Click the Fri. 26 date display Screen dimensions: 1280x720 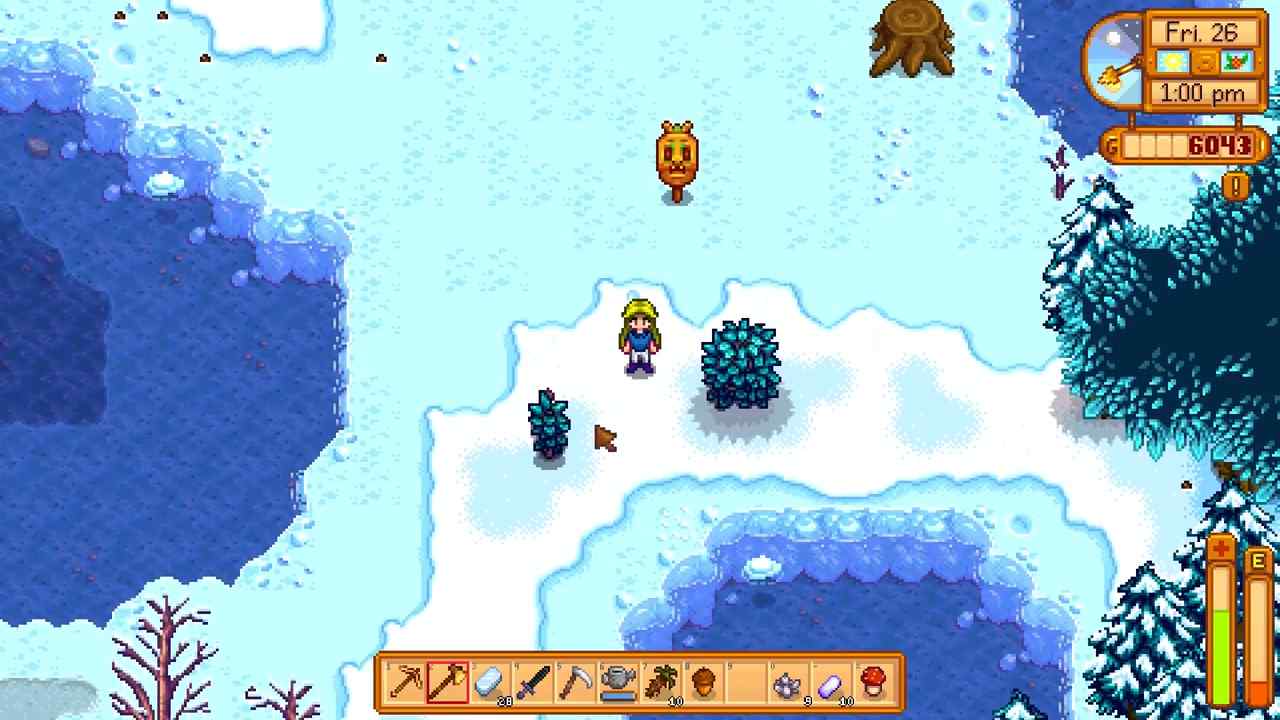(x=1202, y=32)
